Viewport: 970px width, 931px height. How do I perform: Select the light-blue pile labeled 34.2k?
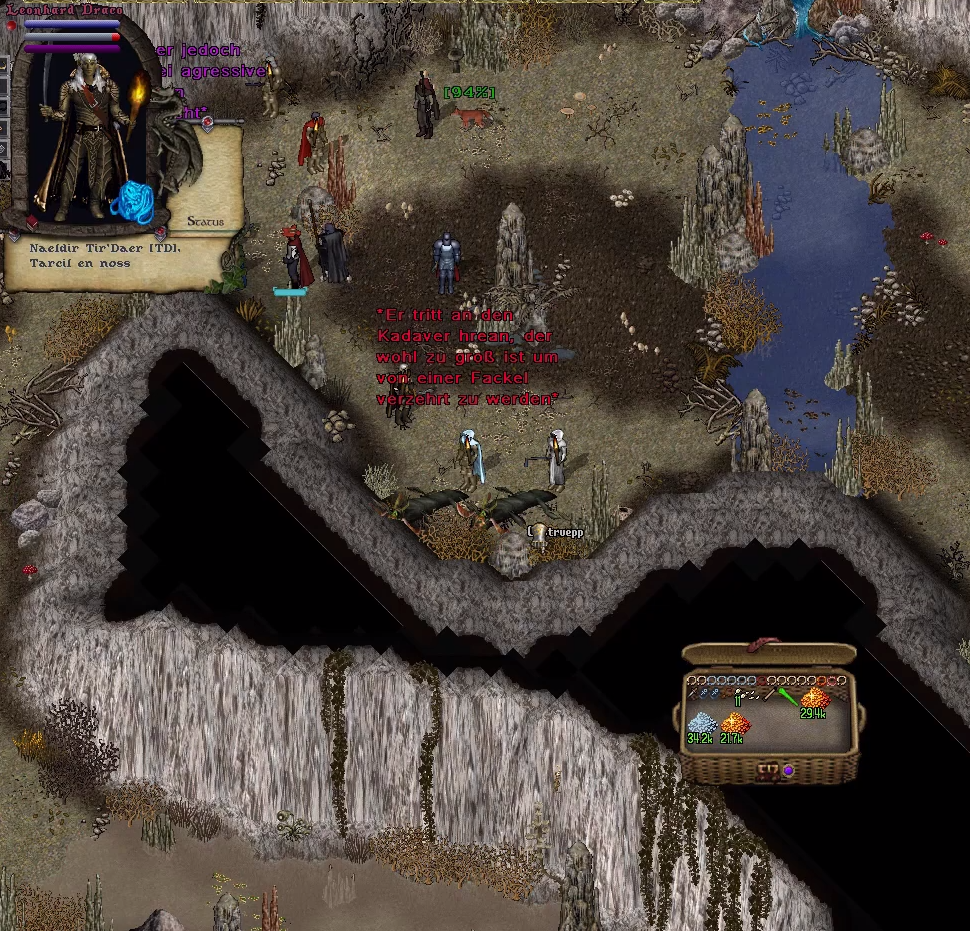coord(701,724)
